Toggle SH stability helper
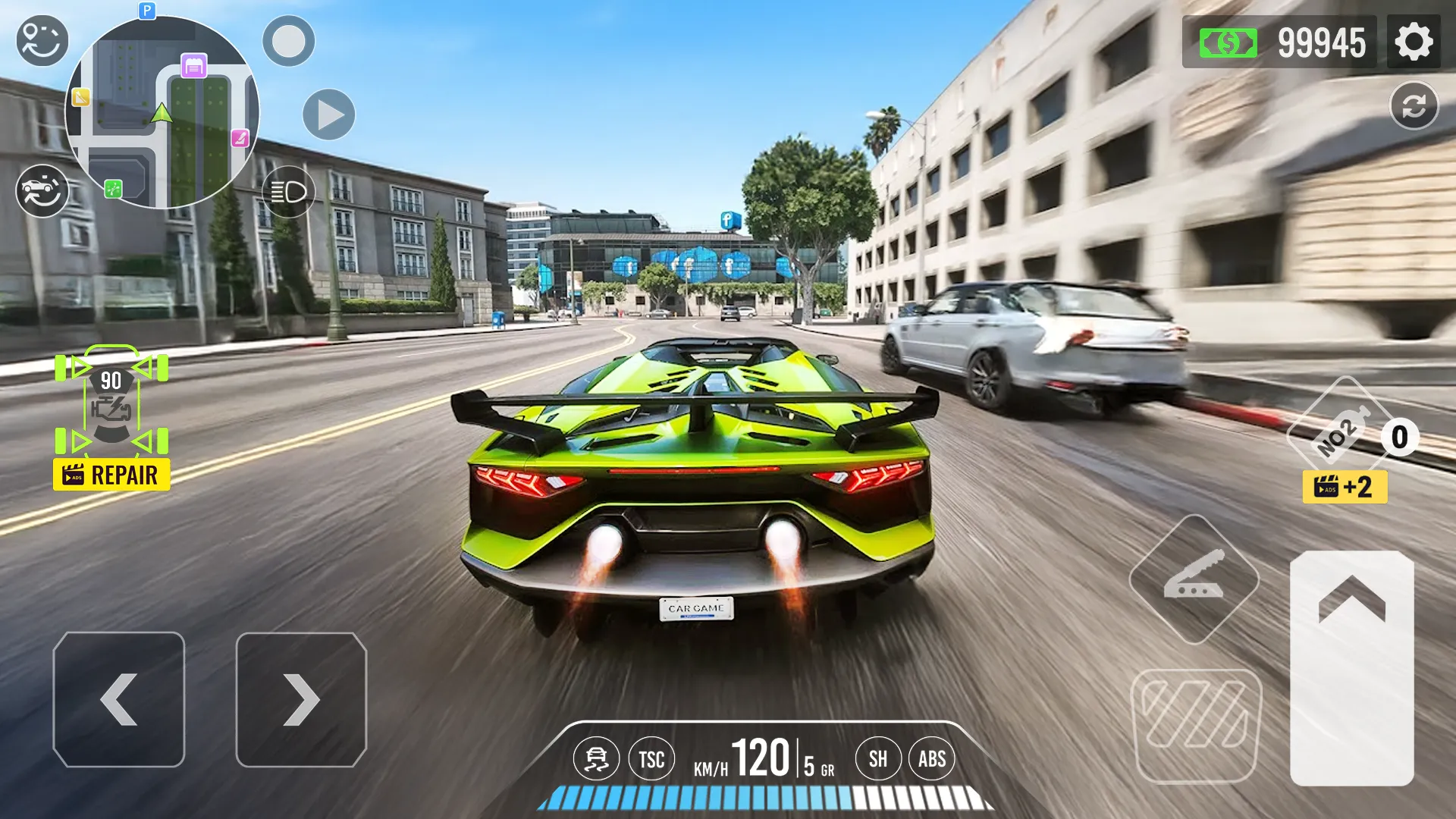The image size is (1456, 819). (x=878, y=758)
